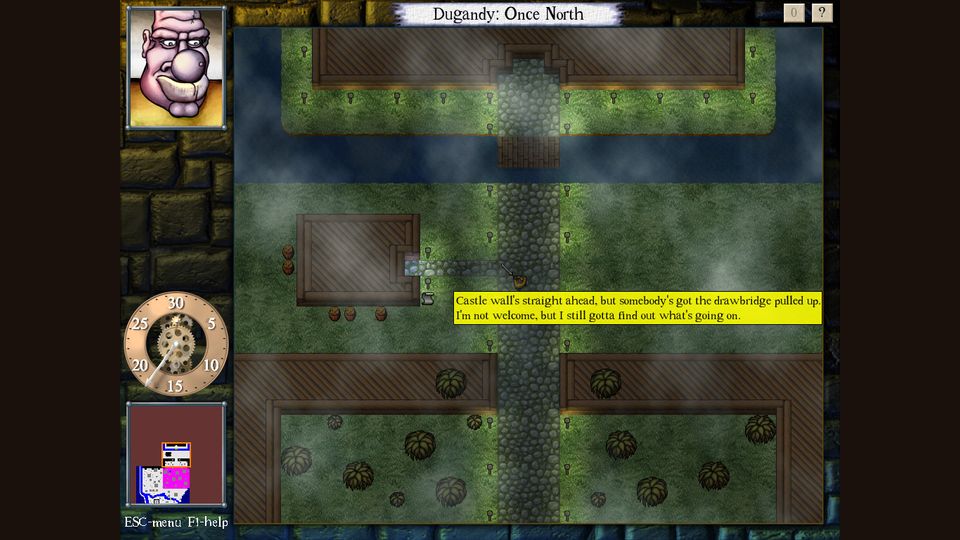Viewport: 960px width, 540px height.
Task: Open help with the question mark button
Action: (x=822, y=13)
